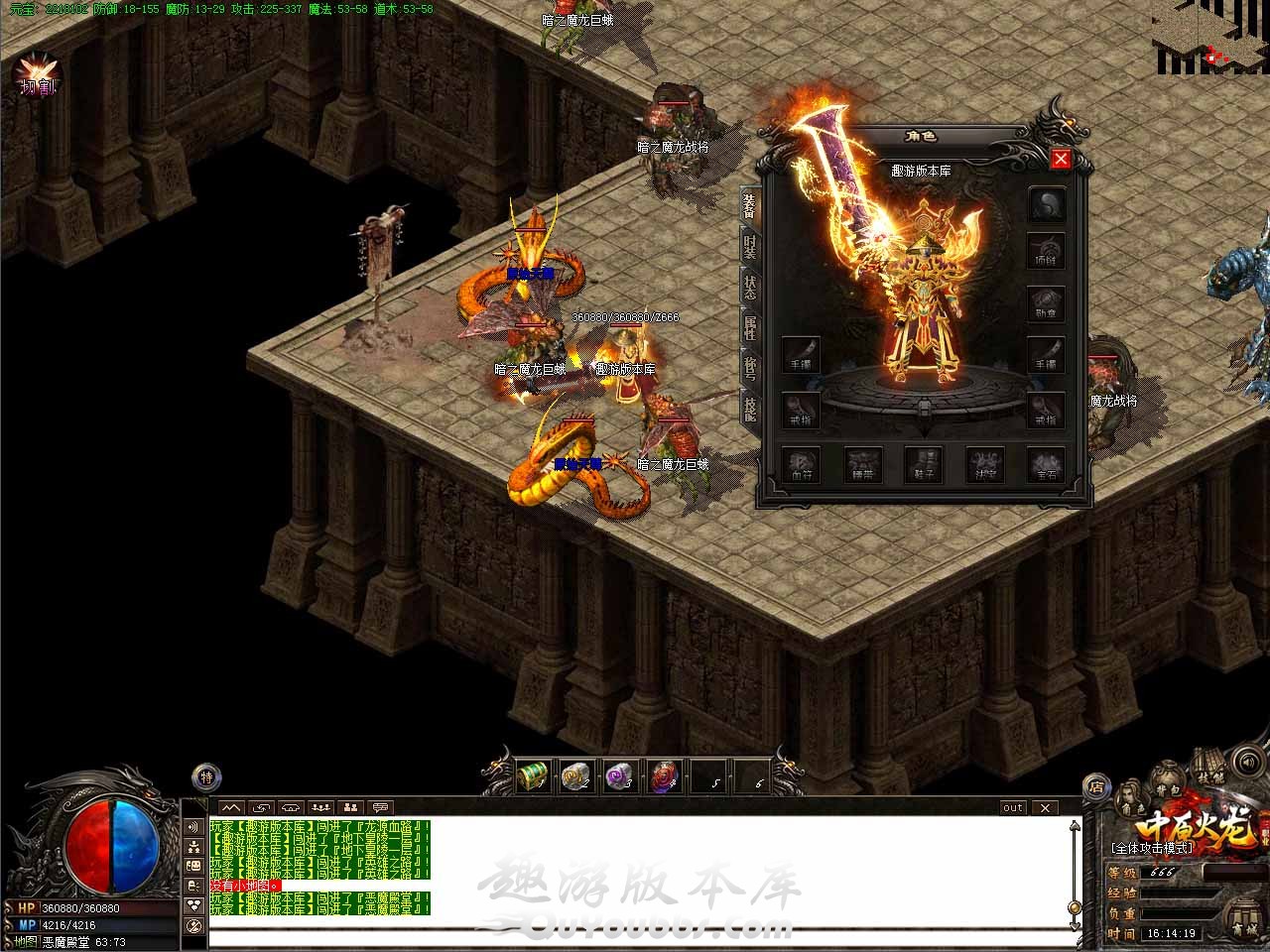This screenshot has width=1270, height=952.
Task: Select the 鞋子 boots equipment slot
Action: (925, 464)
